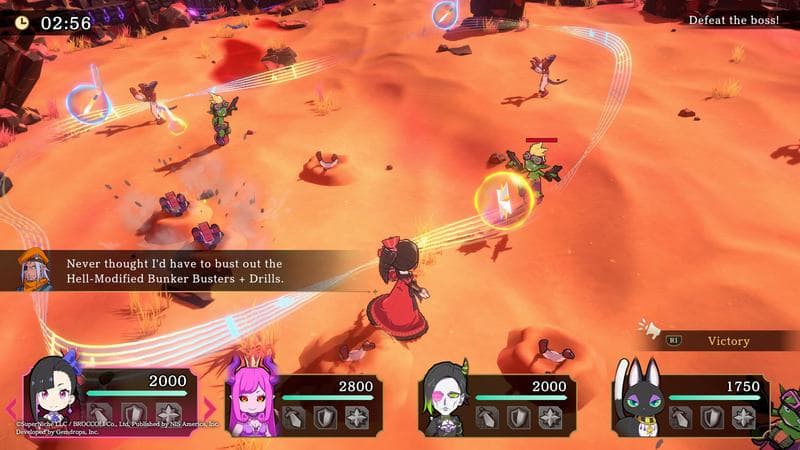Viewport: 800px width, 450px height.
Task: Use the shield skill of the pink-haired girl
Action: click(326, 417)
